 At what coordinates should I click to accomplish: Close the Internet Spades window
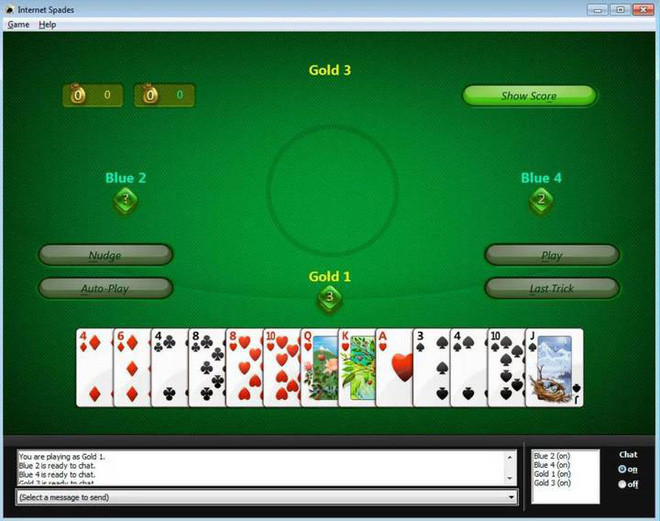pos(642,9)
